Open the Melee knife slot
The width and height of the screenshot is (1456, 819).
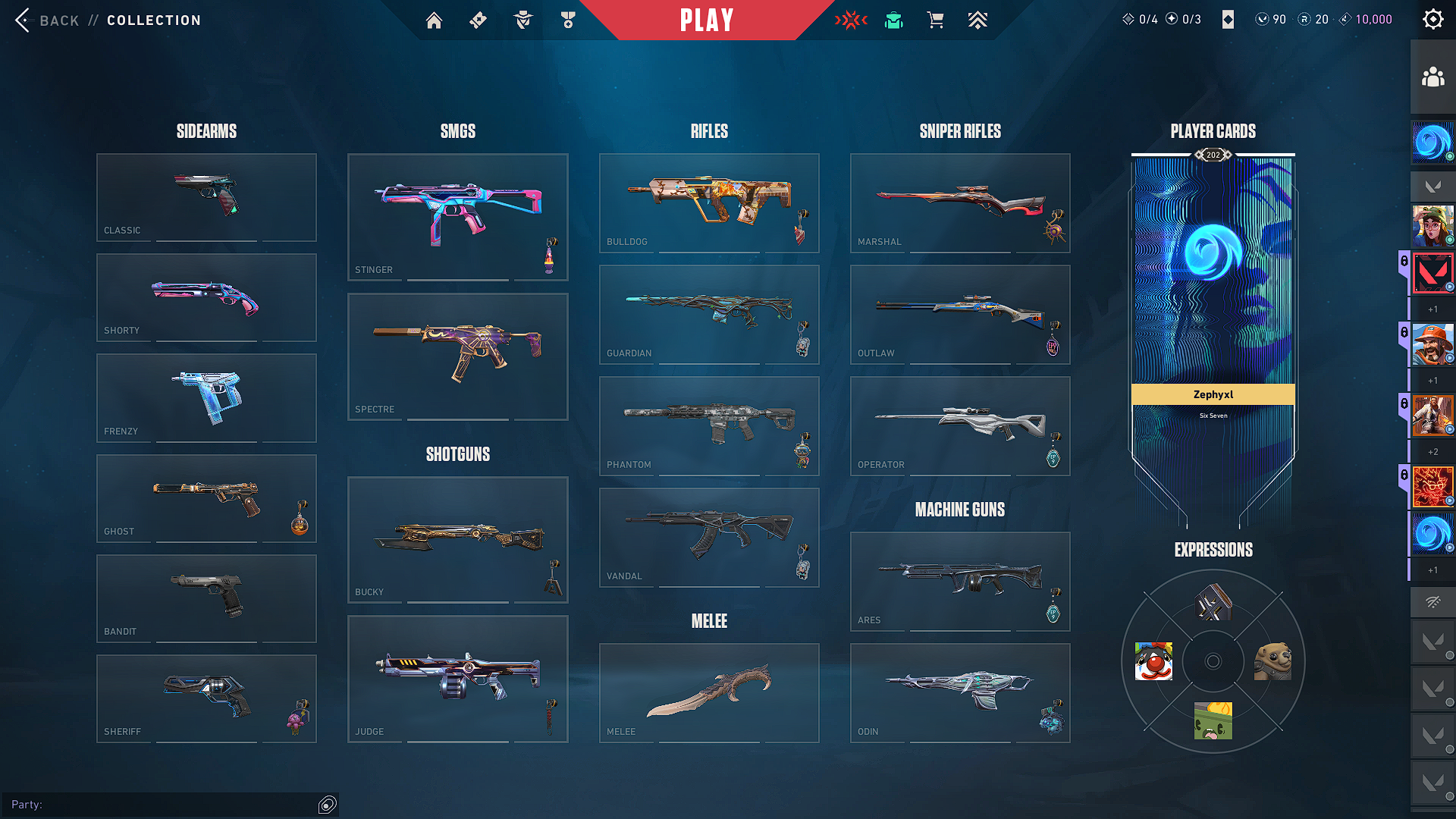pos(709,692)
